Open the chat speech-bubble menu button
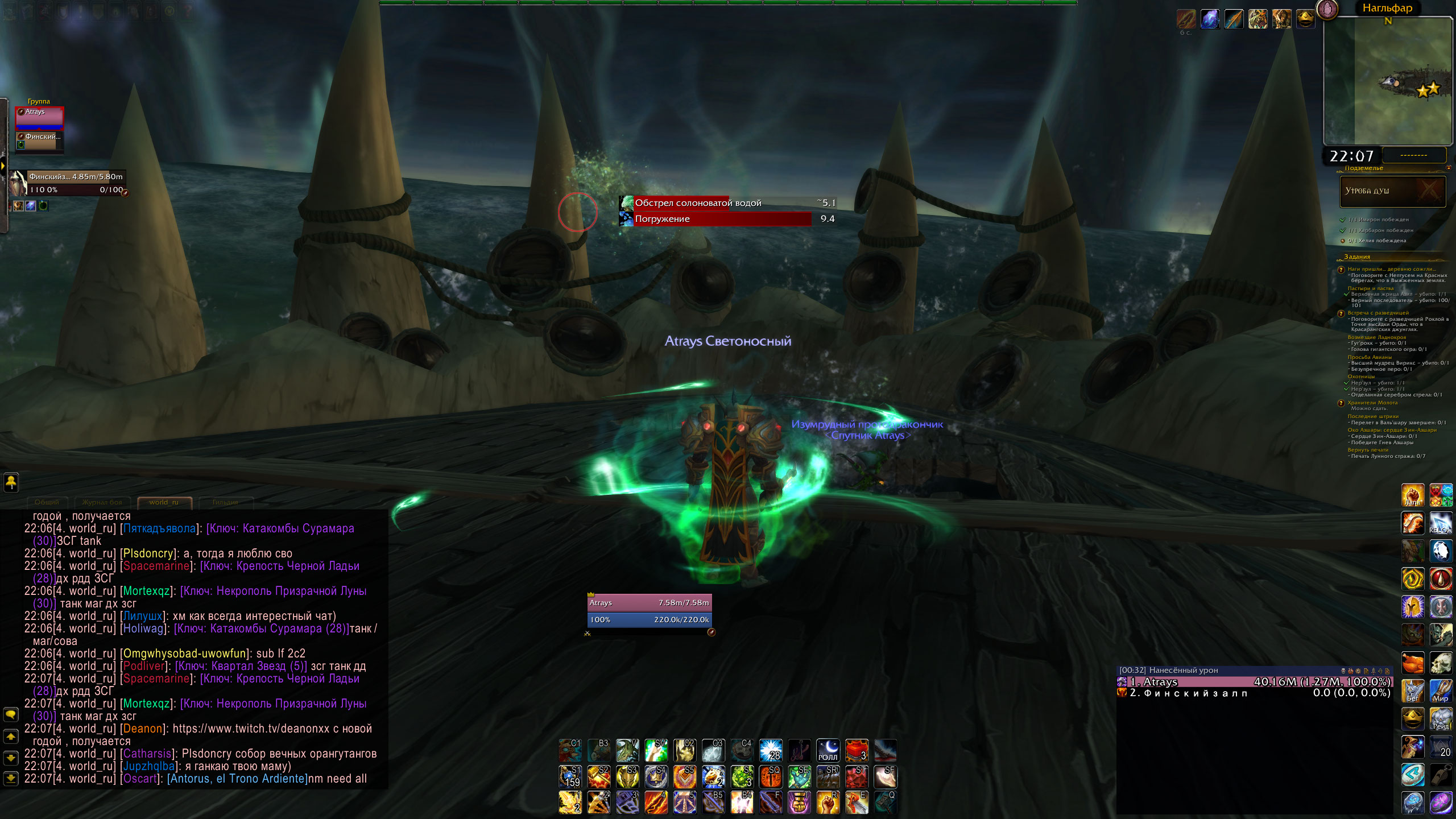Screen dimensions: 1456x819 [x=11, y=714]
